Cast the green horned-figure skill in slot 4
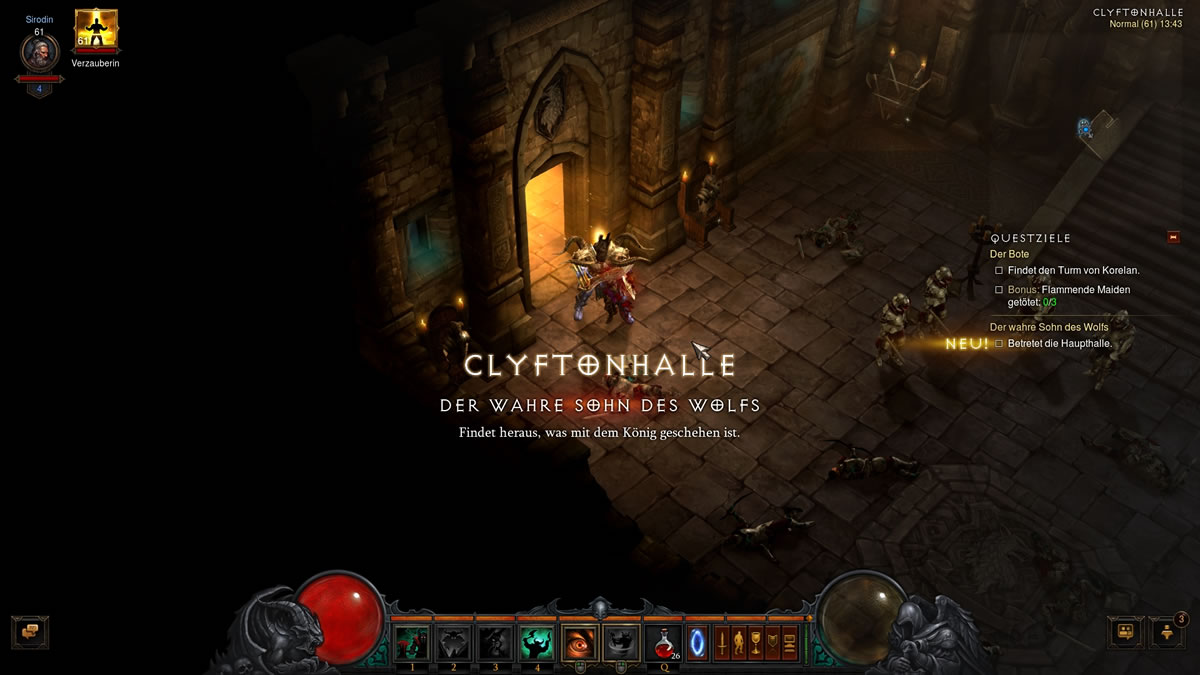The height and width of the screenshot is (675, 1200). click(x=538, y=641)
